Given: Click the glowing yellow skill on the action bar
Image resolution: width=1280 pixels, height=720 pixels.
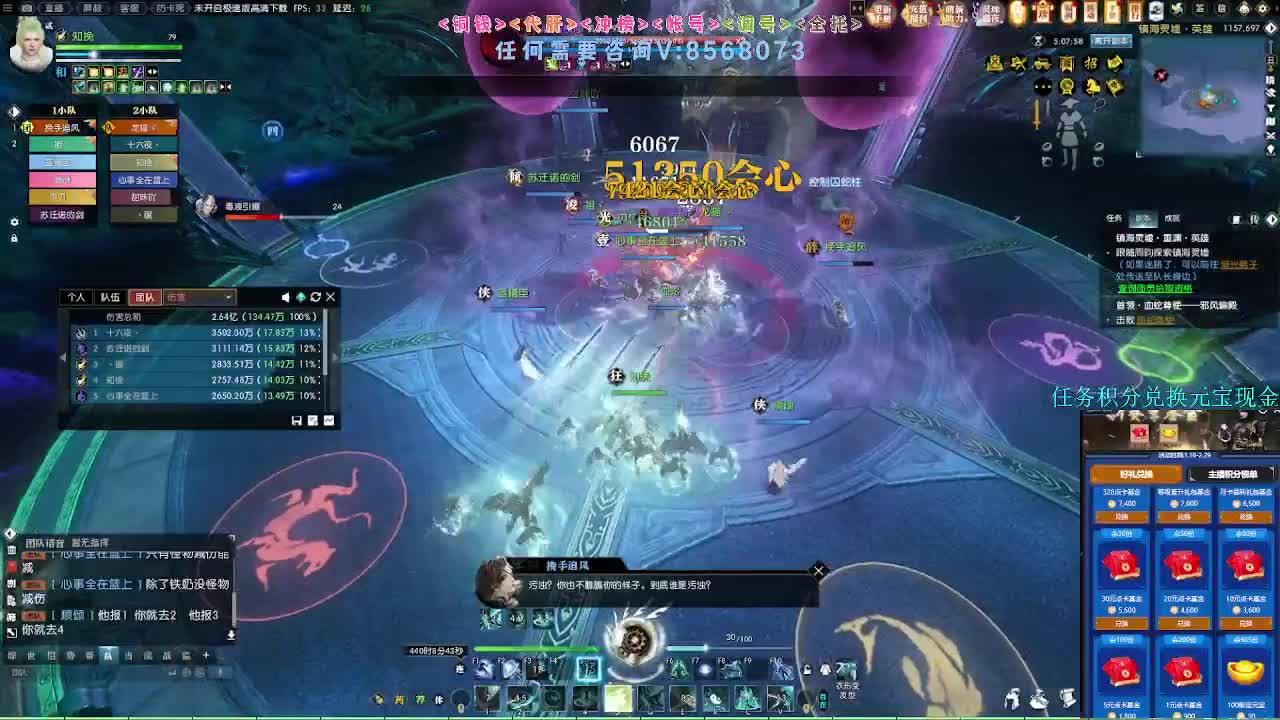Looking at the screenshot, I should click(x=617, y=697).
